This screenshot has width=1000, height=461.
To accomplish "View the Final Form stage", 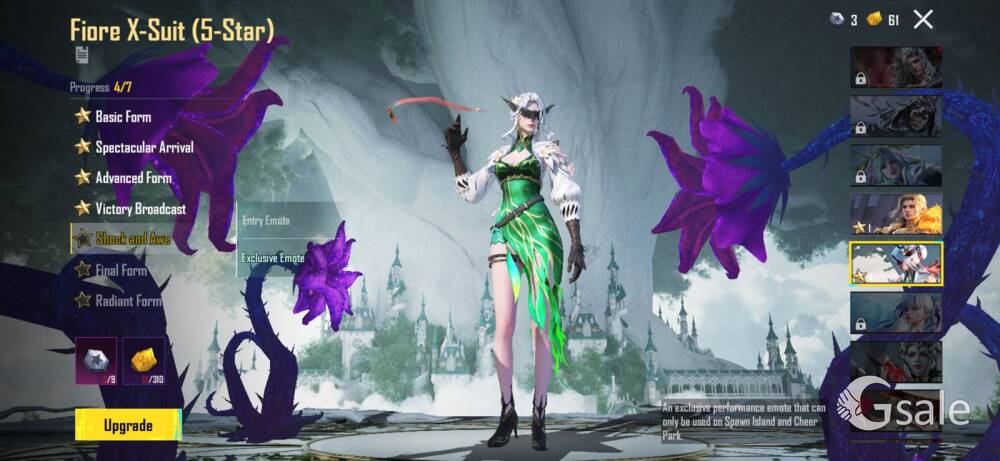I will 120,270.
